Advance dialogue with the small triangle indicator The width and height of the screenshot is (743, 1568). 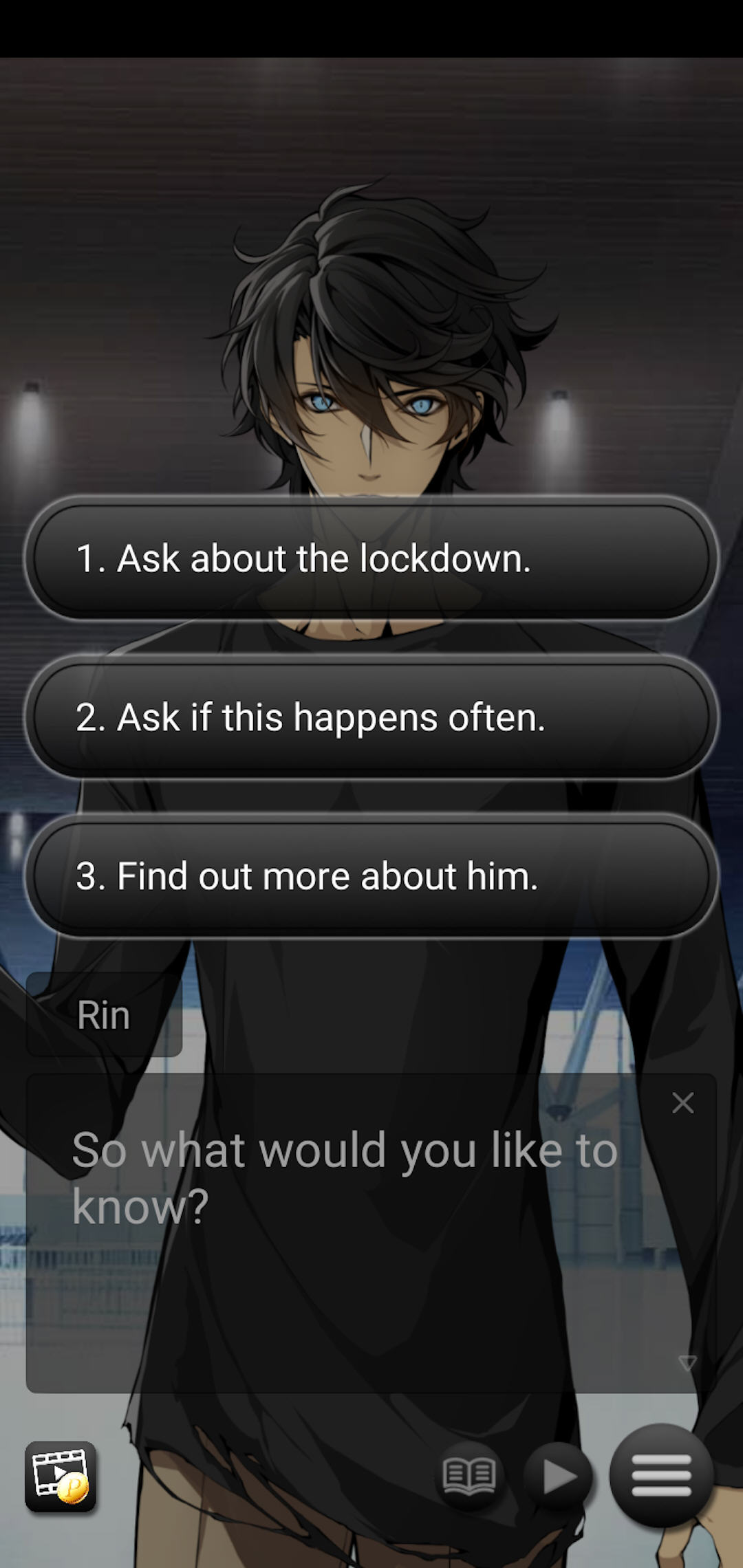(687, 1362)
